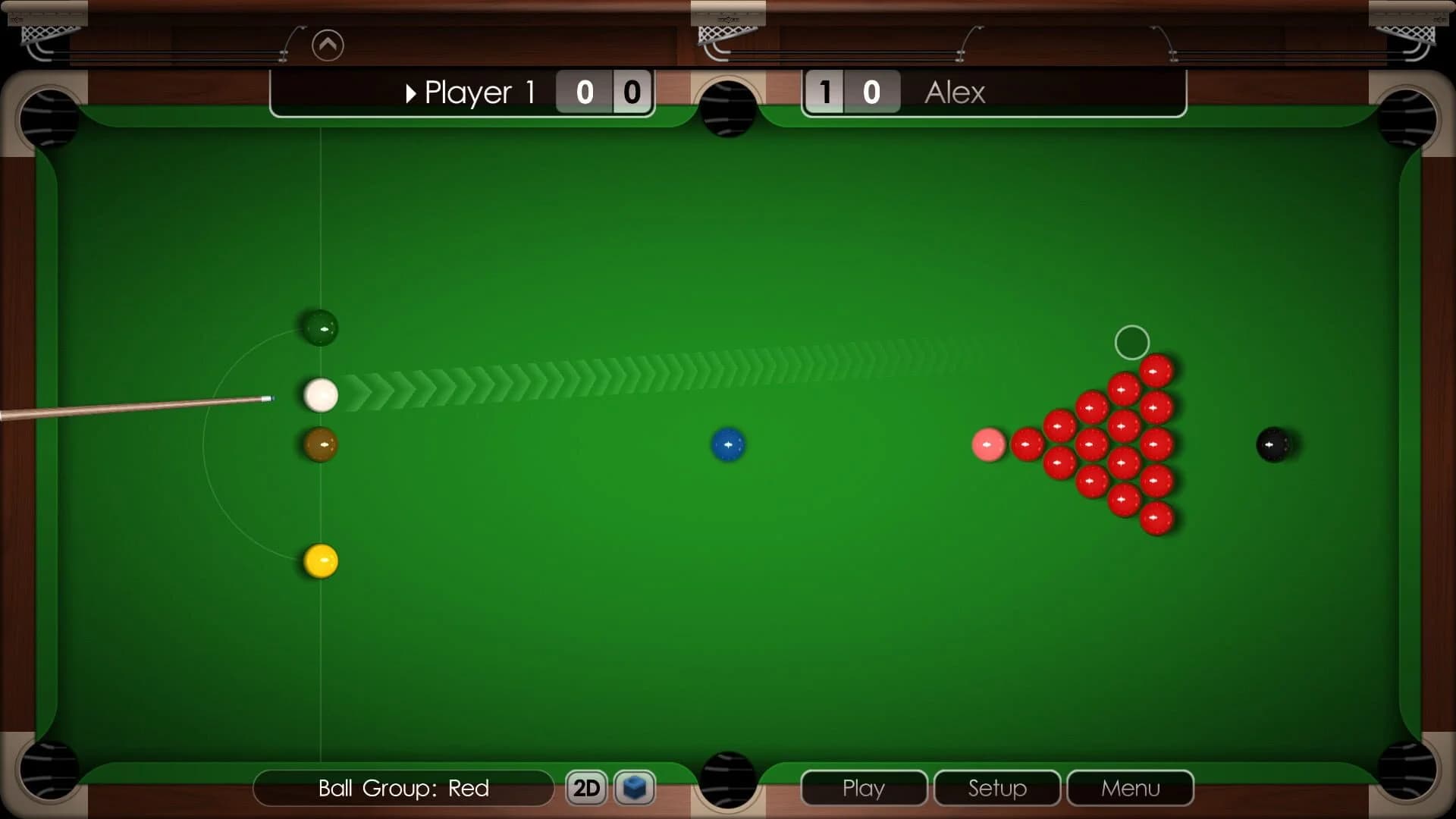Click the active player arrow beside Player 1
Screen dimensions: 1456x819
pyautogui.click(x=412, y=93)
